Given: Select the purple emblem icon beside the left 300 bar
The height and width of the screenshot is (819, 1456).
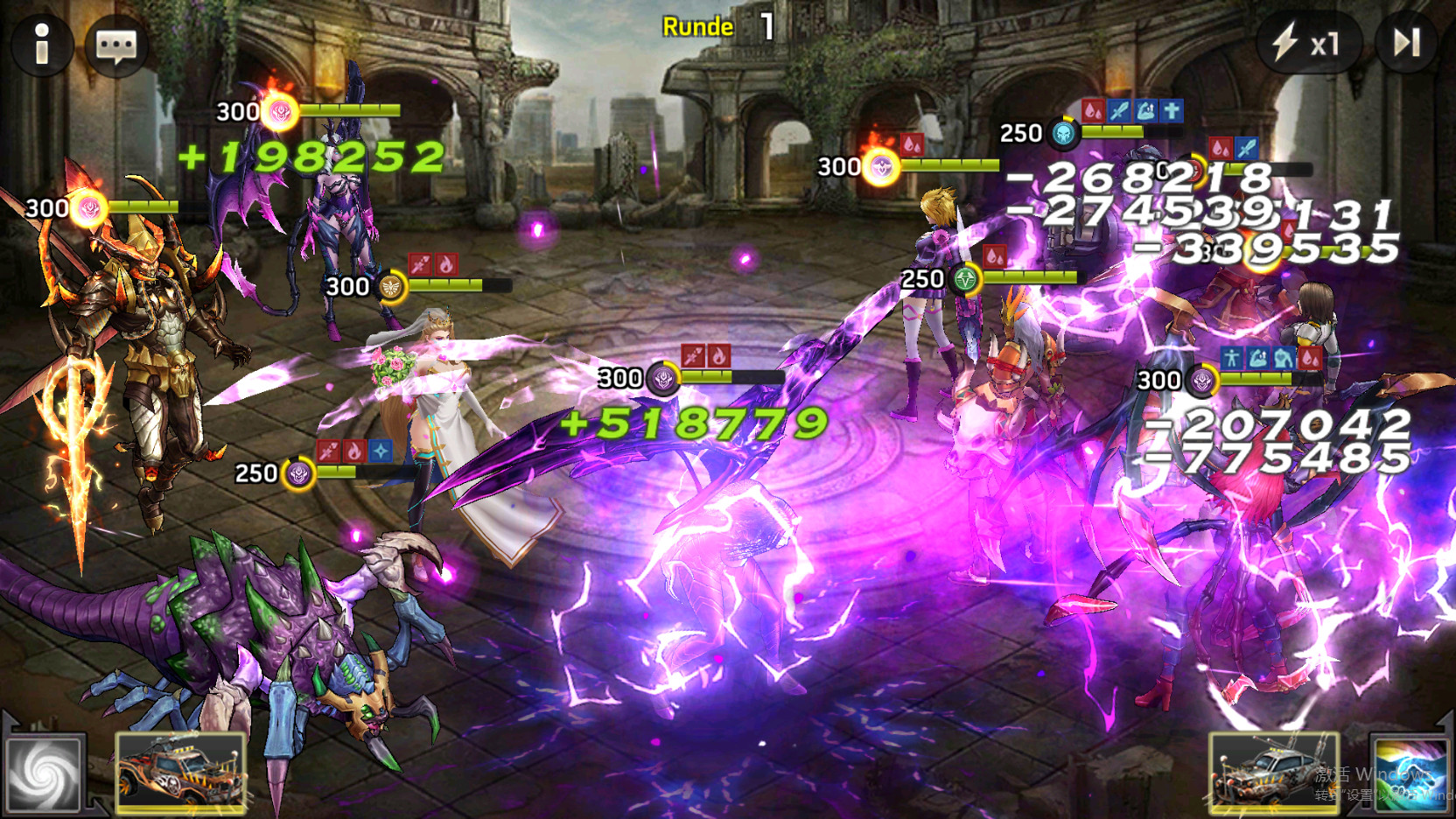Looking at the screenshot, I should point(90,208).
